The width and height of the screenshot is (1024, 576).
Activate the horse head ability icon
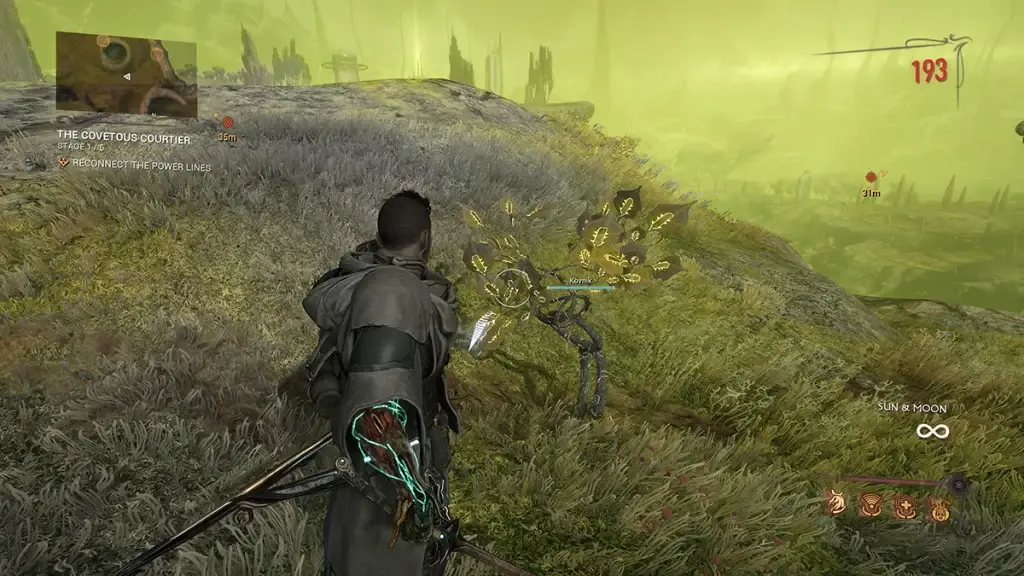[835, 505]
